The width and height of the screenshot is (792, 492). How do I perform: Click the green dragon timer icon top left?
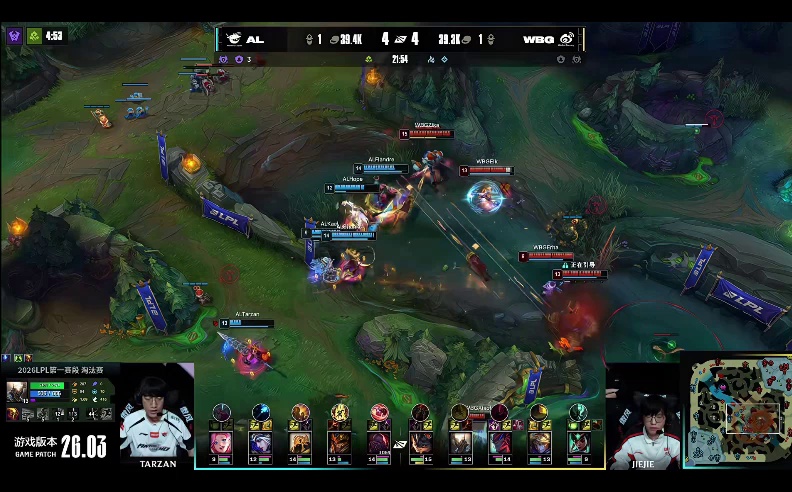coord(33,36)
